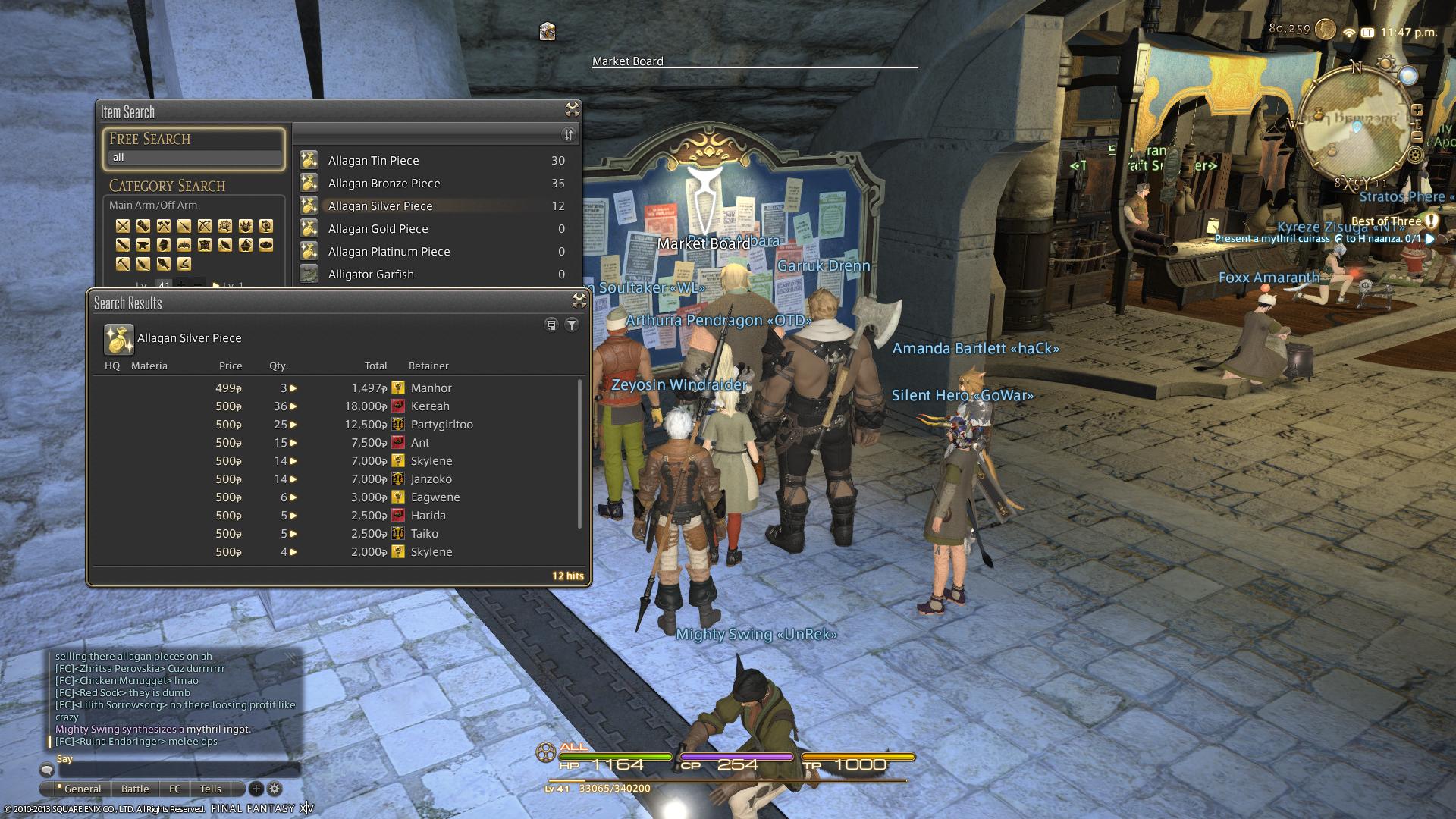Click the minimap

[1357, 125]
